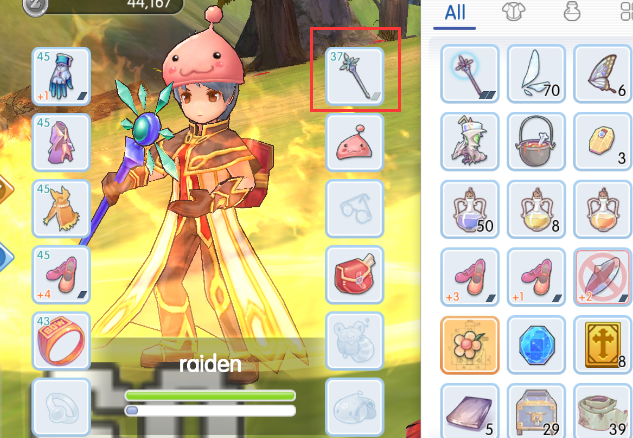The image size is (633, 438).
Task: Select the equipped red ring slot
Action: [62, 340]
